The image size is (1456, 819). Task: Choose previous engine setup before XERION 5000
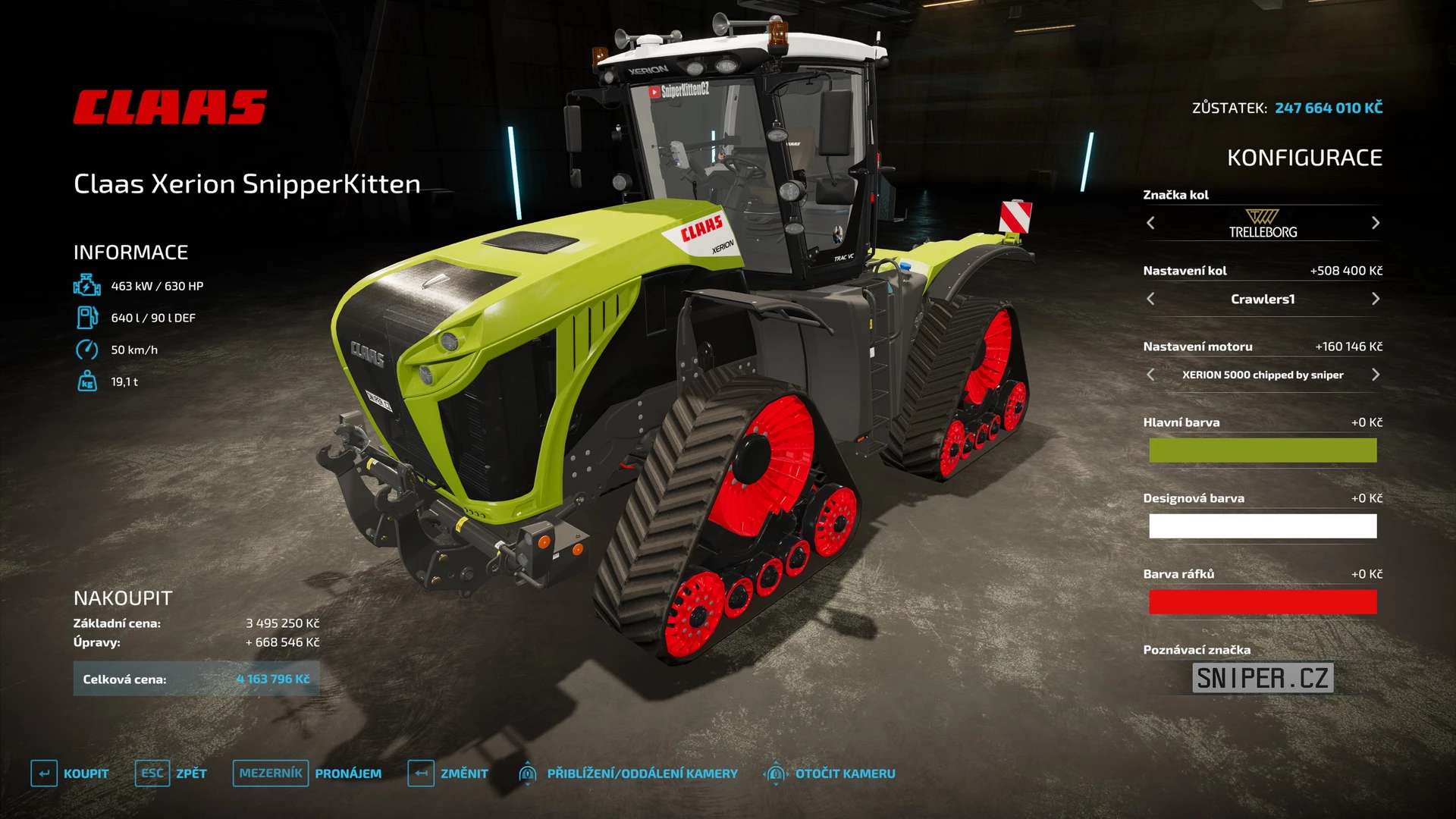pyautogui.click(x=1150, y=375)
